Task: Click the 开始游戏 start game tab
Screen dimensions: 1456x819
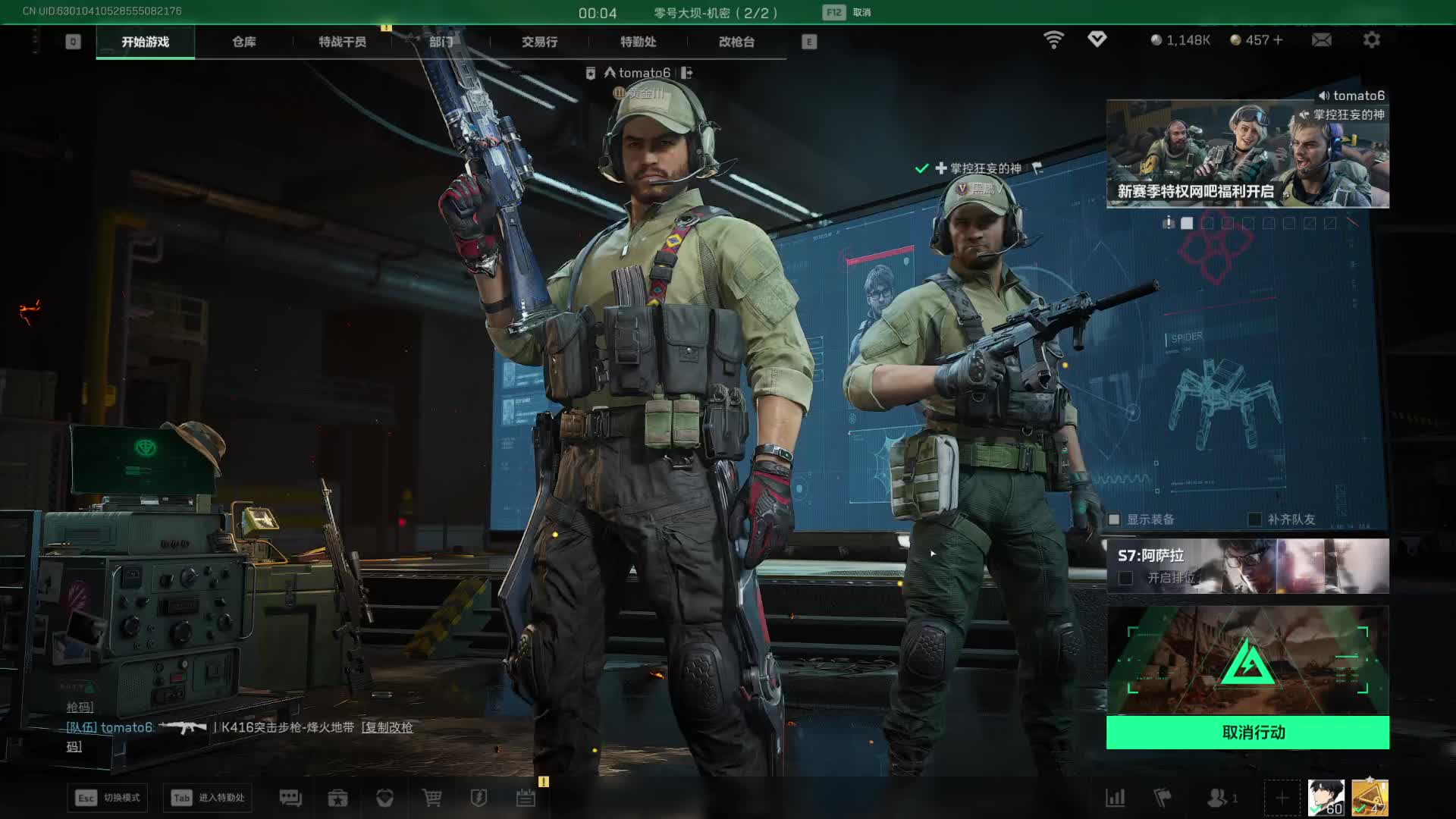Action: 145,42
